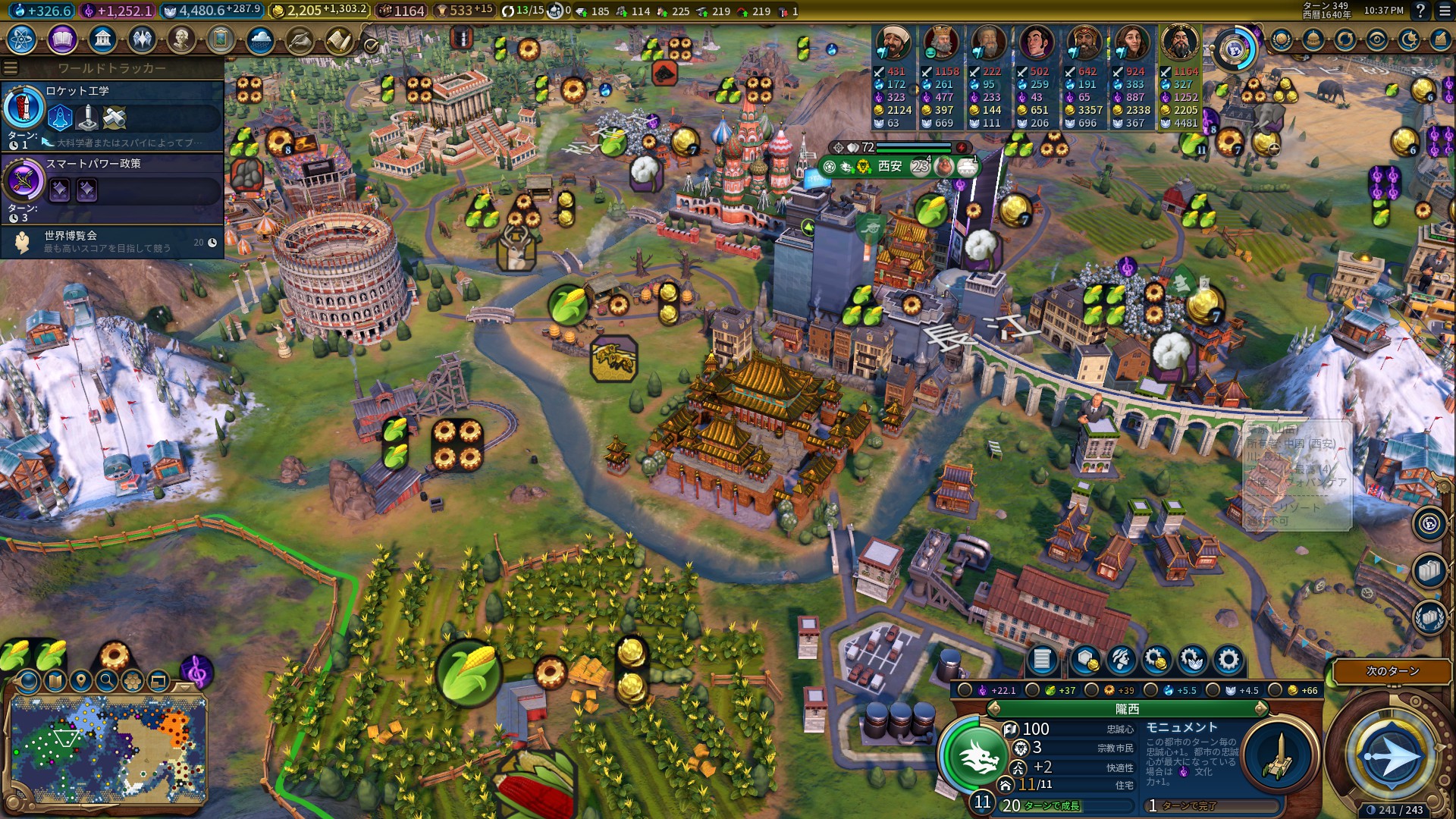The width and height of the screenshot is (1456, 819).
Task: Open the technology tree atom icon
Action: pos(22,39)
